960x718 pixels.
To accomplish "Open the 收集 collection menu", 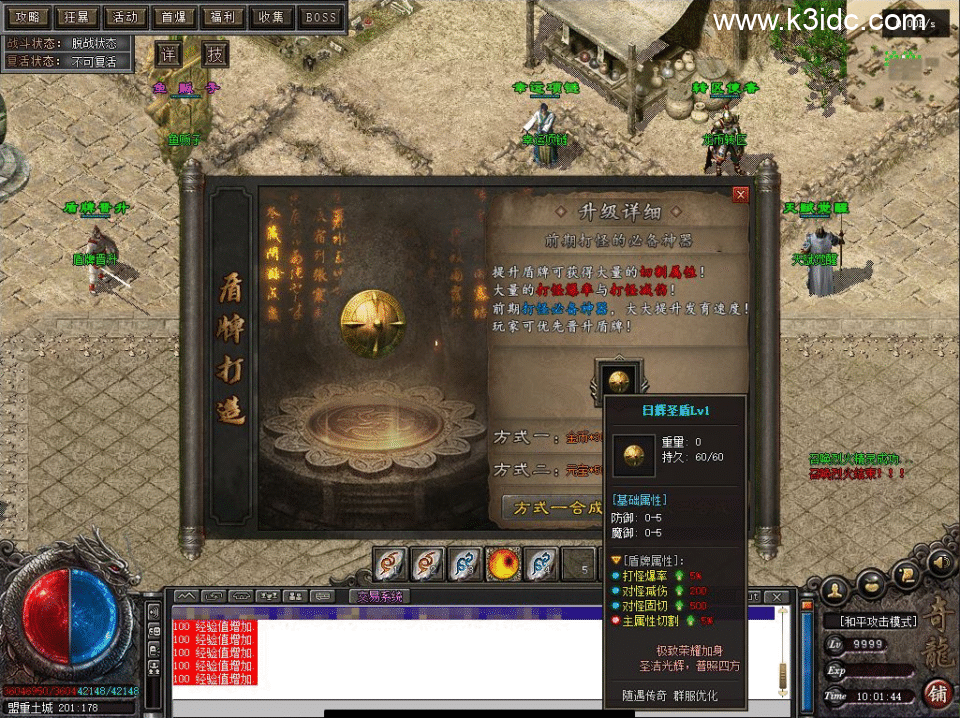I will pos(272,17).
